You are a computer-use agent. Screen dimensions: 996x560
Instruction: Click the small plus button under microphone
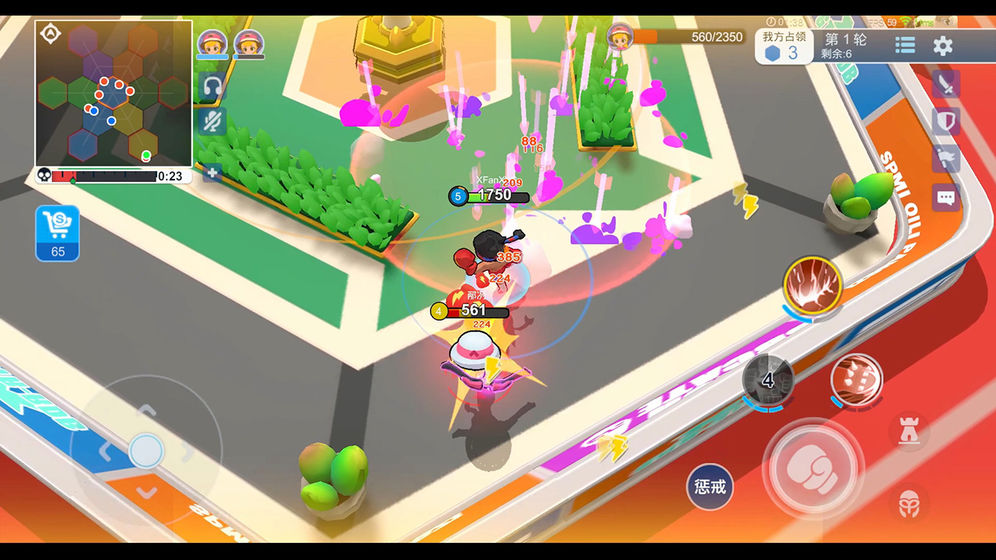pyautogui.click(x=212, y=172)
